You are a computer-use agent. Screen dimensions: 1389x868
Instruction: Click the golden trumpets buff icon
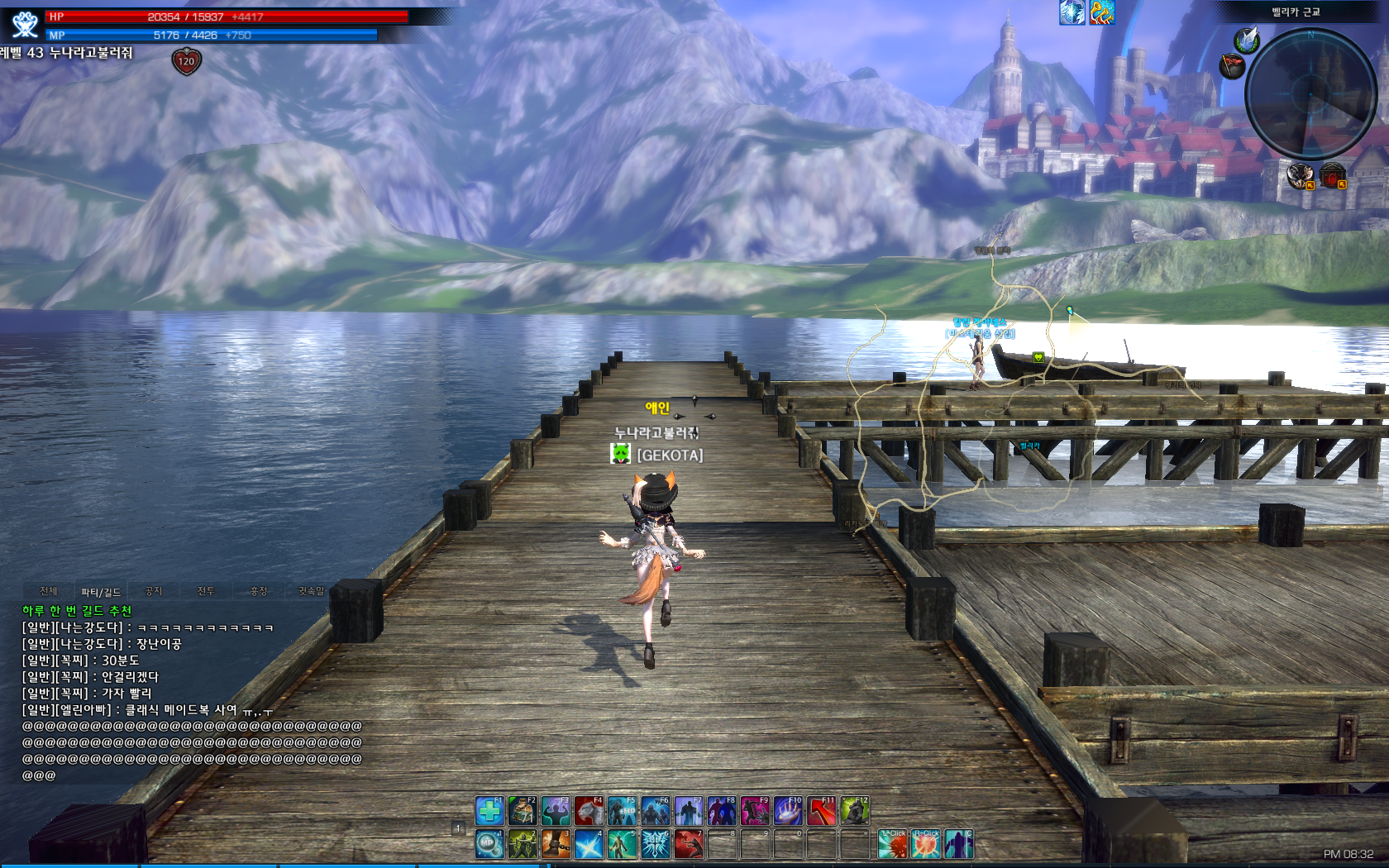click(1102, 12)
